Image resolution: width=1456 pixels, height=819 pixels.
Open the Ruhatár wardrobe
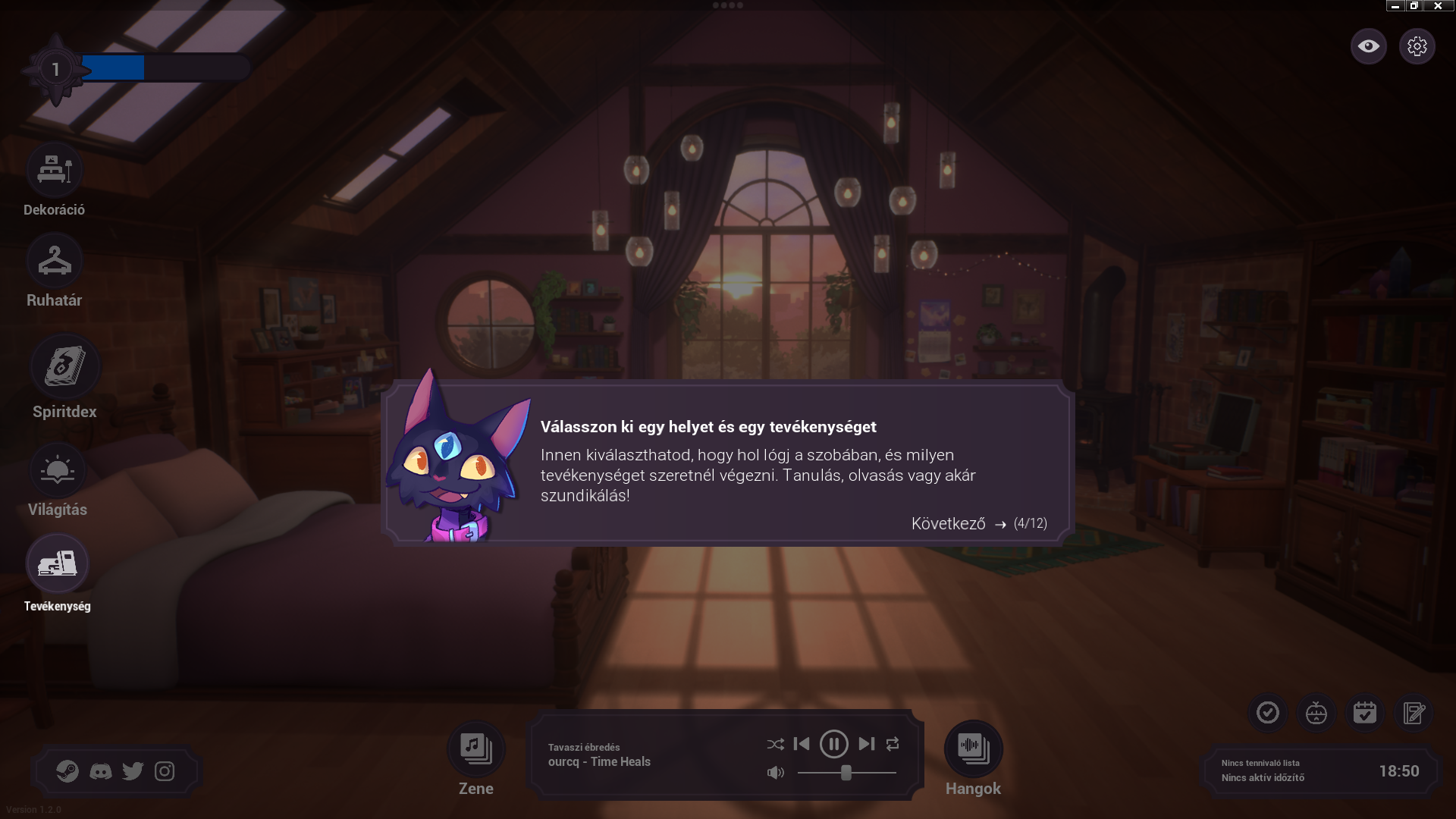[55, 261]
